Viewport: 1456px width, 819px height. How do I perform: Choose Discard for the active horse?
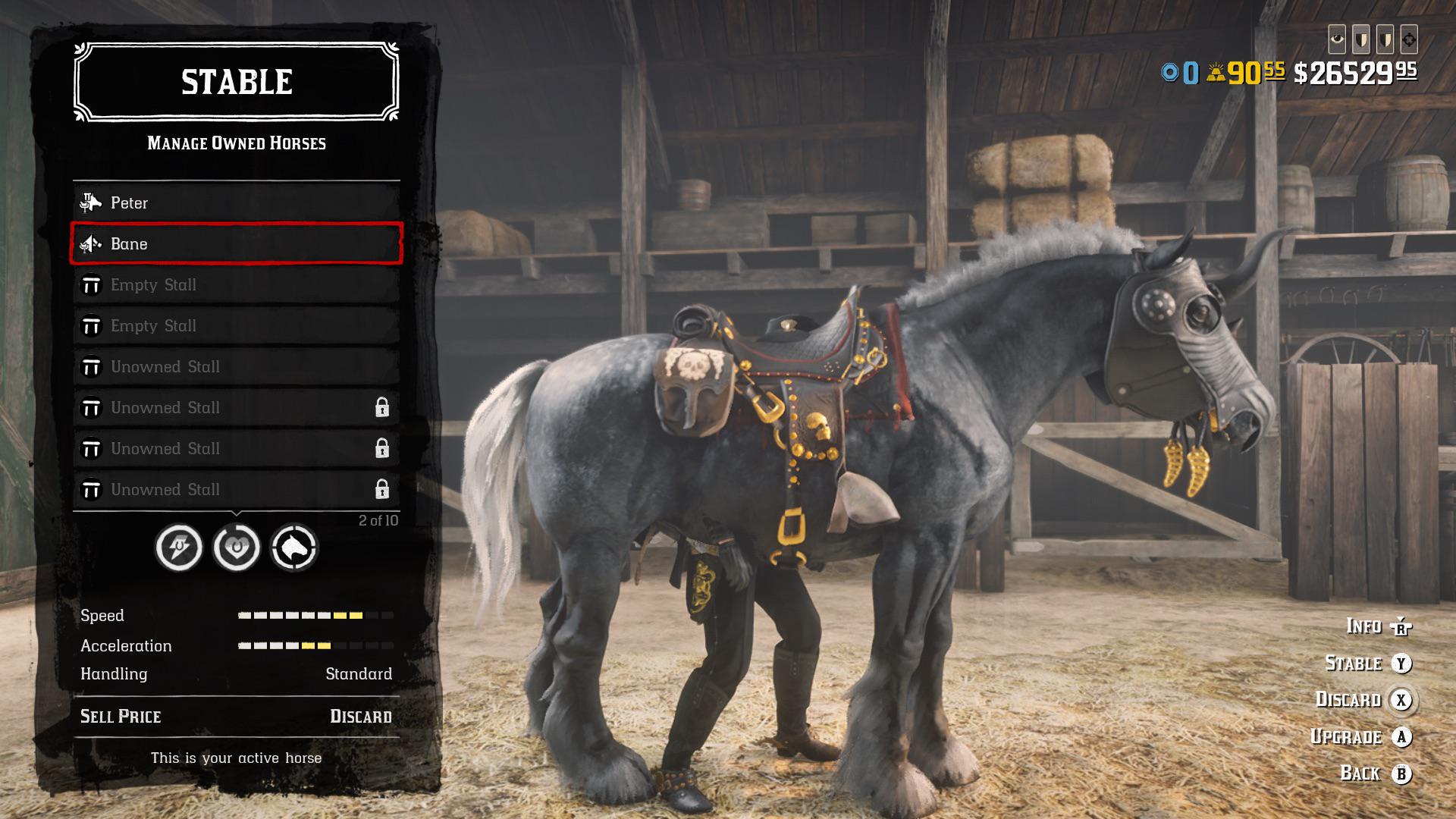[361, 715]
